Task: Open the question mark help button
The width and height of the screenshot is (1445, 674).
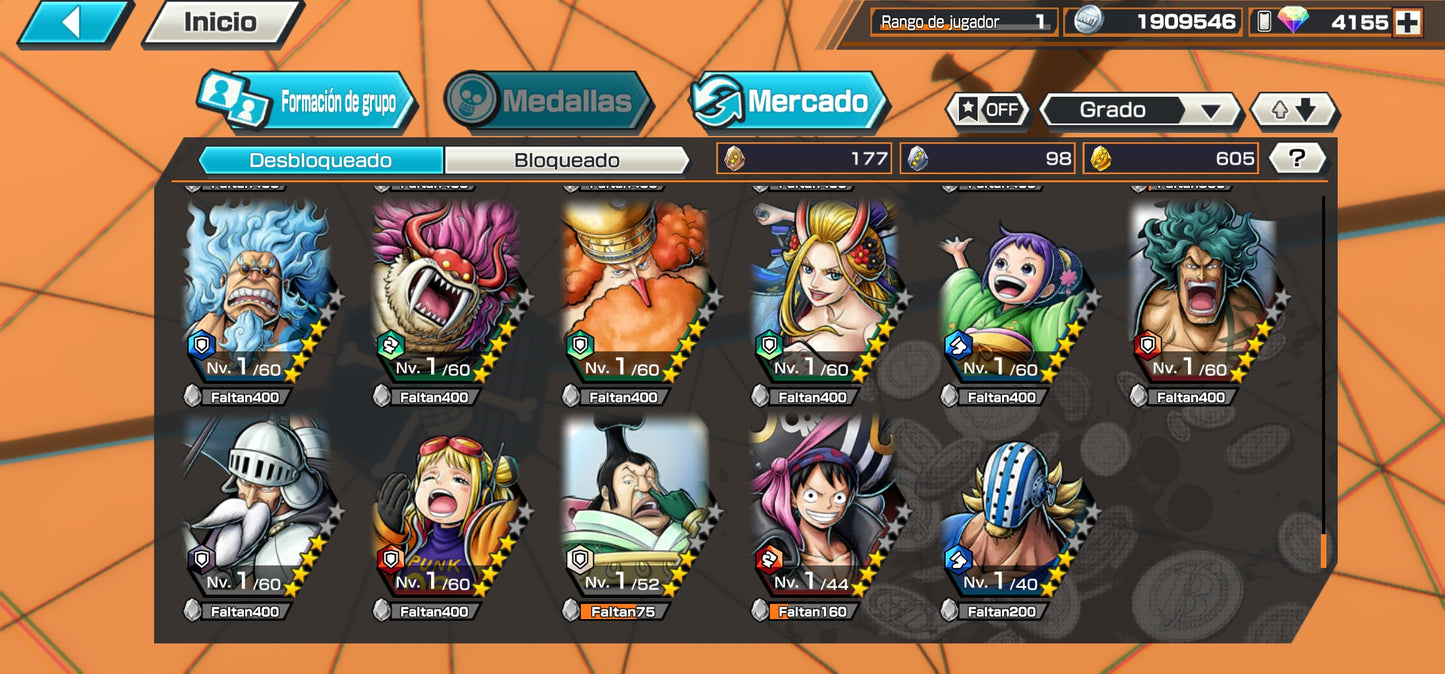Action: coord(1297,158)
